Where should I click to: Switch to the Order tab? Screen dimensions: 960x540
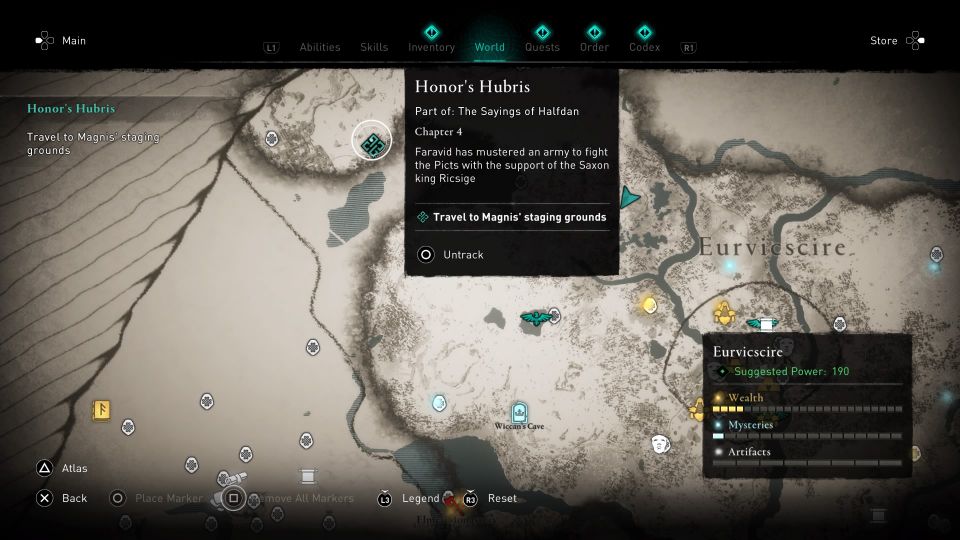(594, 47)
